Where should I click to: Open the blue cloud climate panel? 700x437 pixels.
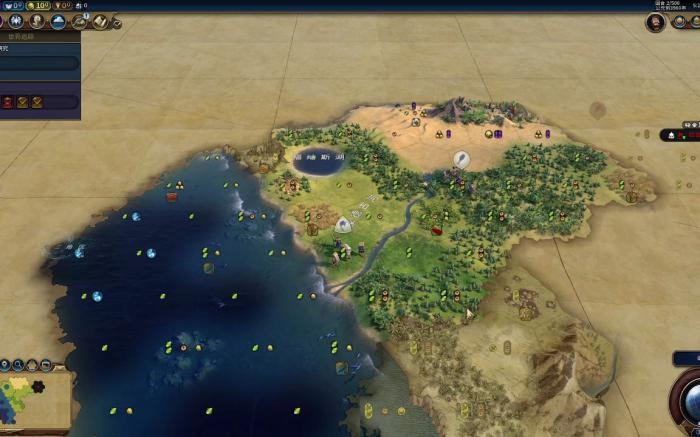pos(58,21)
